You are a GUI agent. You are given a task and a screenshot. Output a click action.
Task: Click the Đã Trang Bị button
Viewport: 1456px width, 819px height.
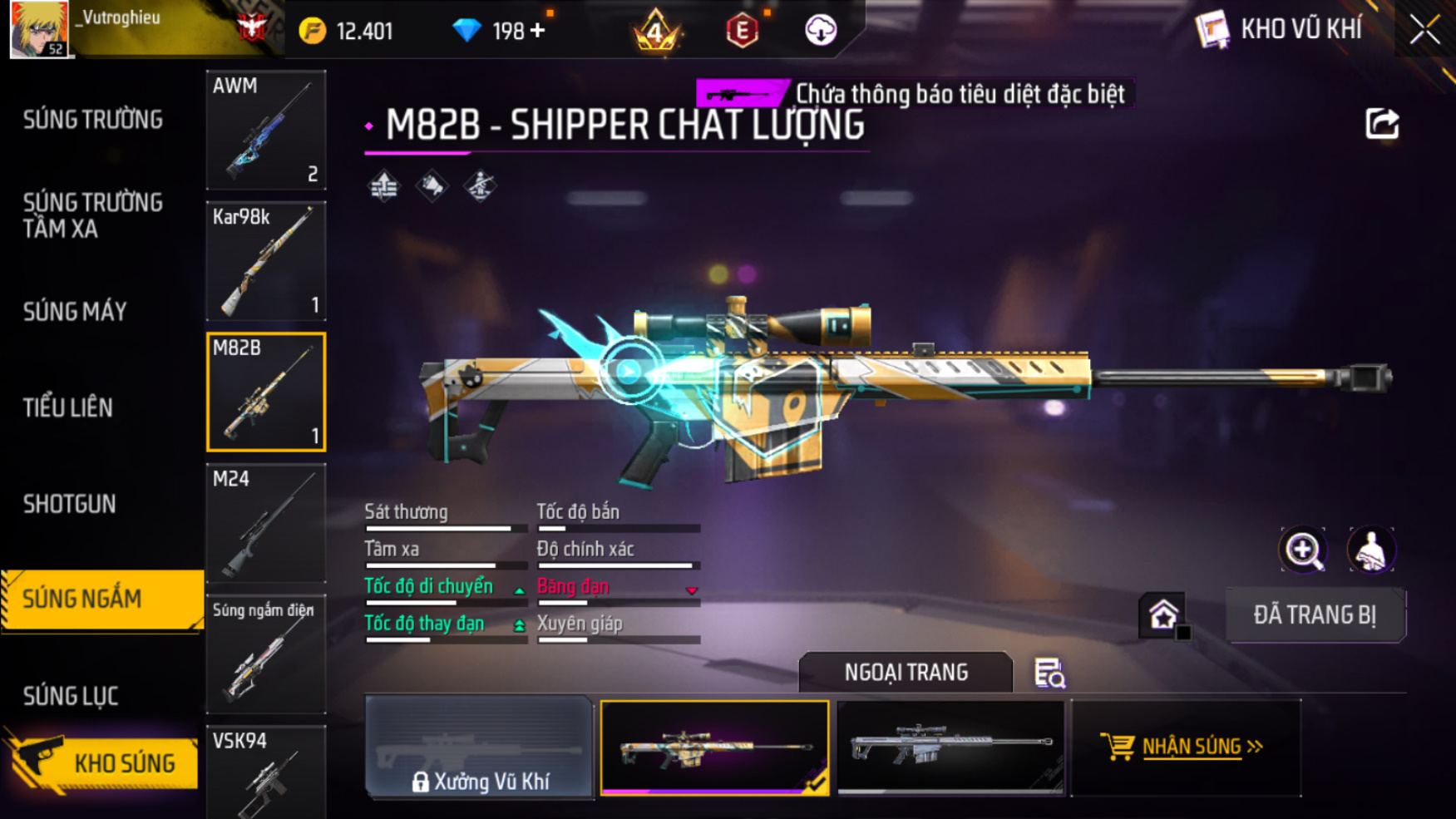tap(1315, 615)
